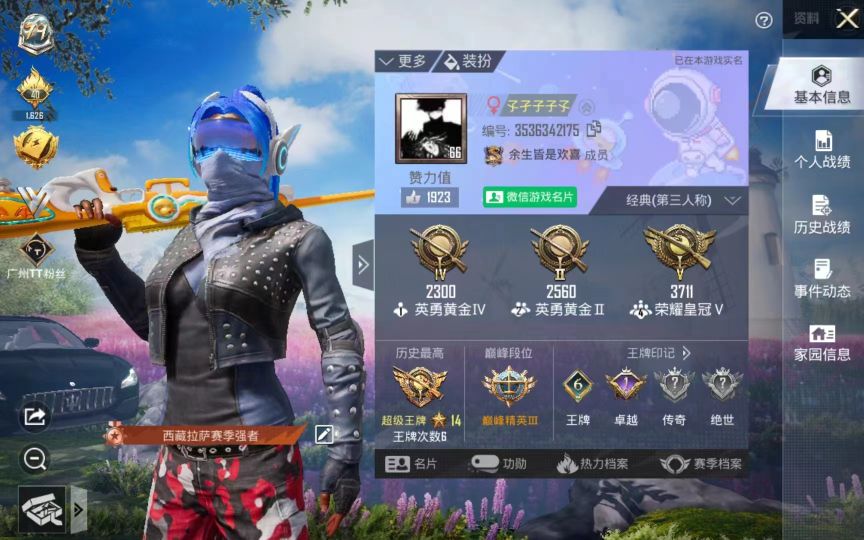This screenshot has height=540, width=864.
Task: Close the profile screen with X
Action: pos(846,18)
